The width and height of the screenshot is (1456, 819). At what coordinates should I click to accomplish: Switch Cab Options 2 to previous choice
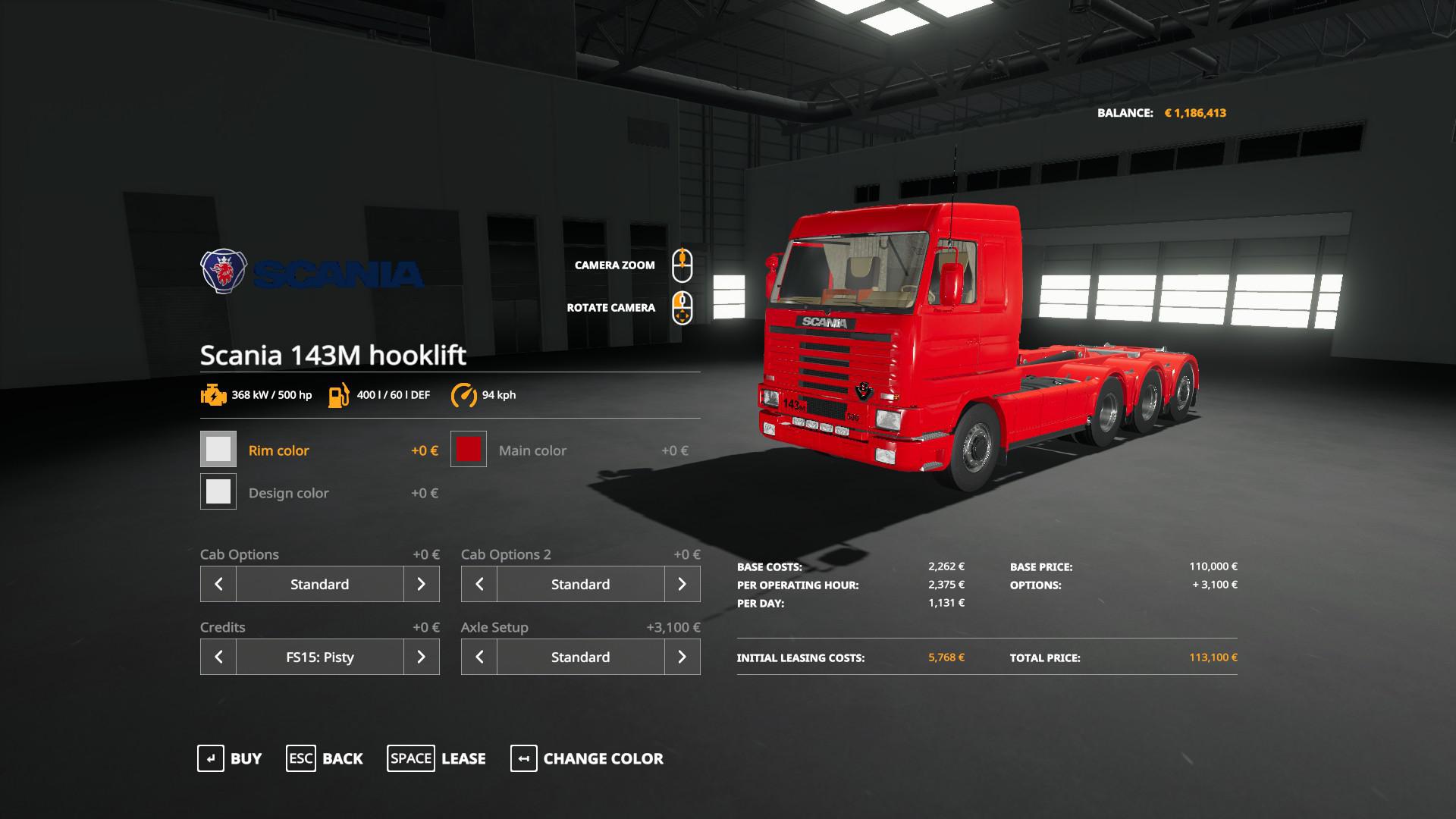[x=479, y=584]
